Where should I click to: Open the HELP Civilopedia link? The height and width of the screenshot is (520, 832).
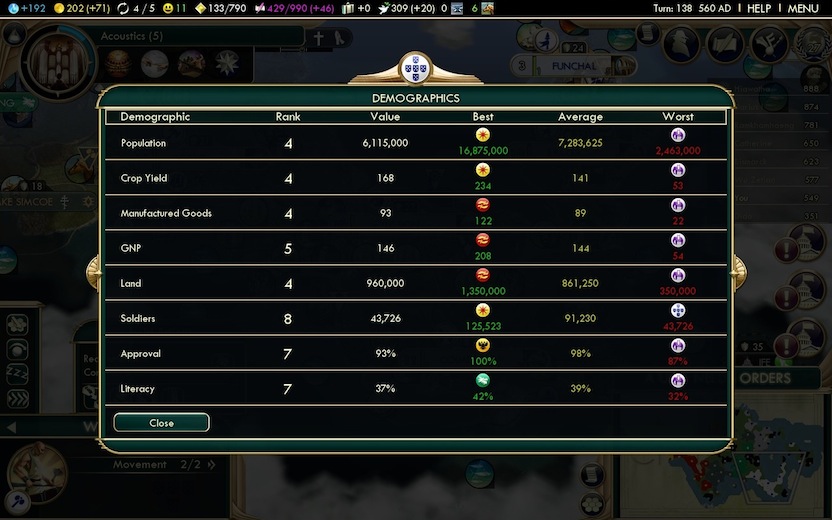click(759, 8)
